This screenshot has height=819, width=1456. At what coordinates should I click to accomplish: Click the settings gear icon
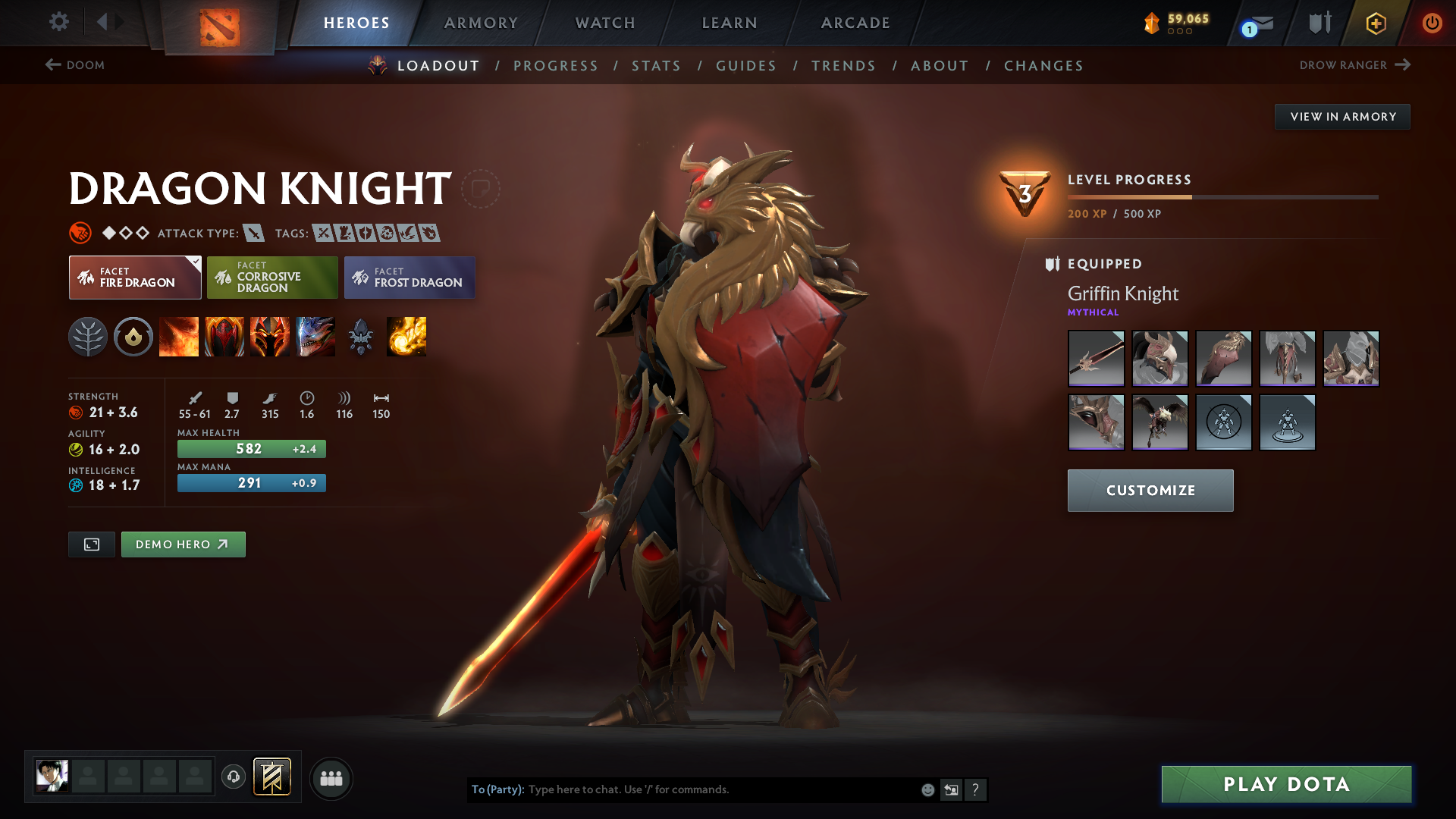59,23
